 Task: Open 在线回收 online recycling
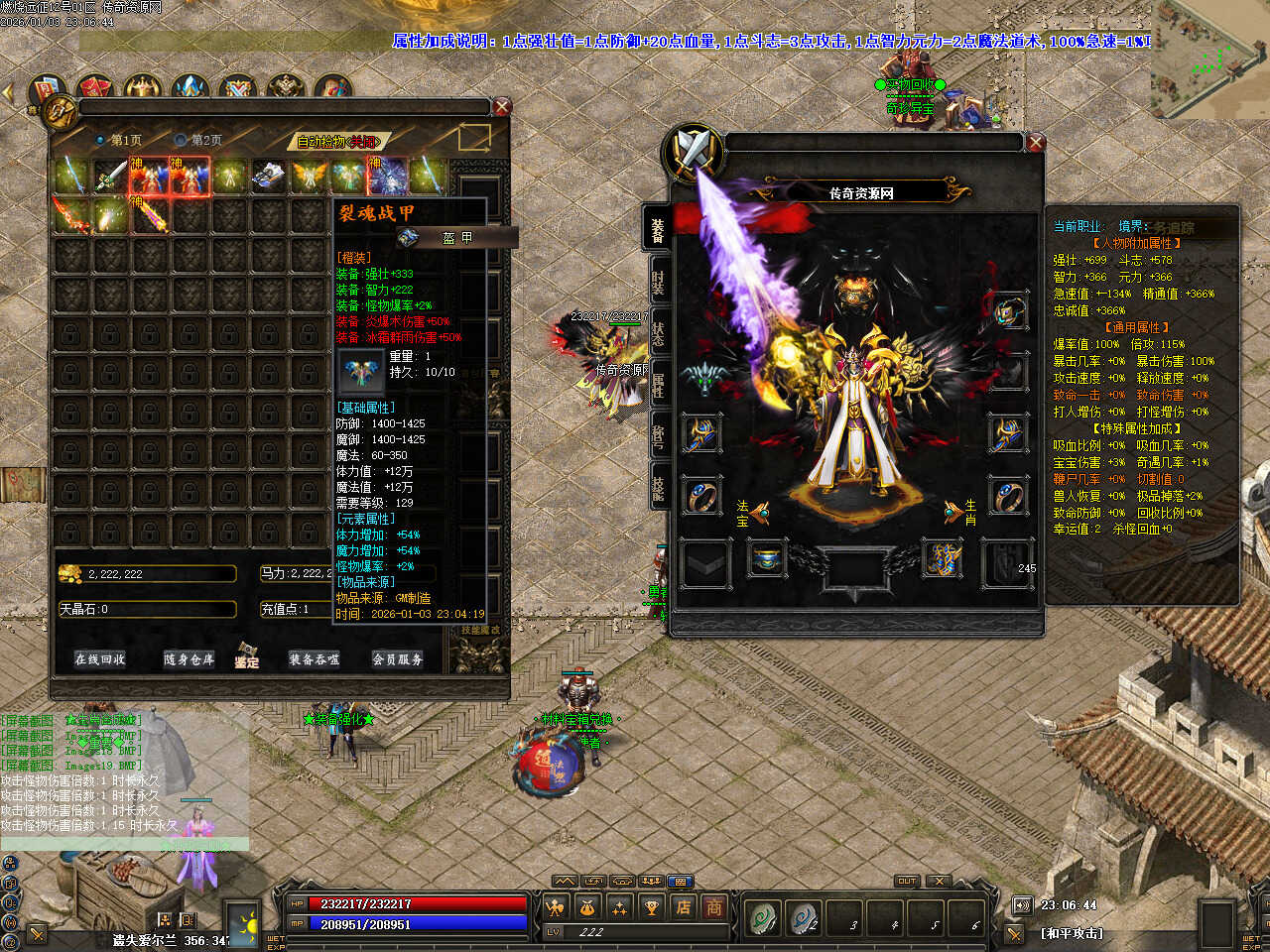coord(100,659)
